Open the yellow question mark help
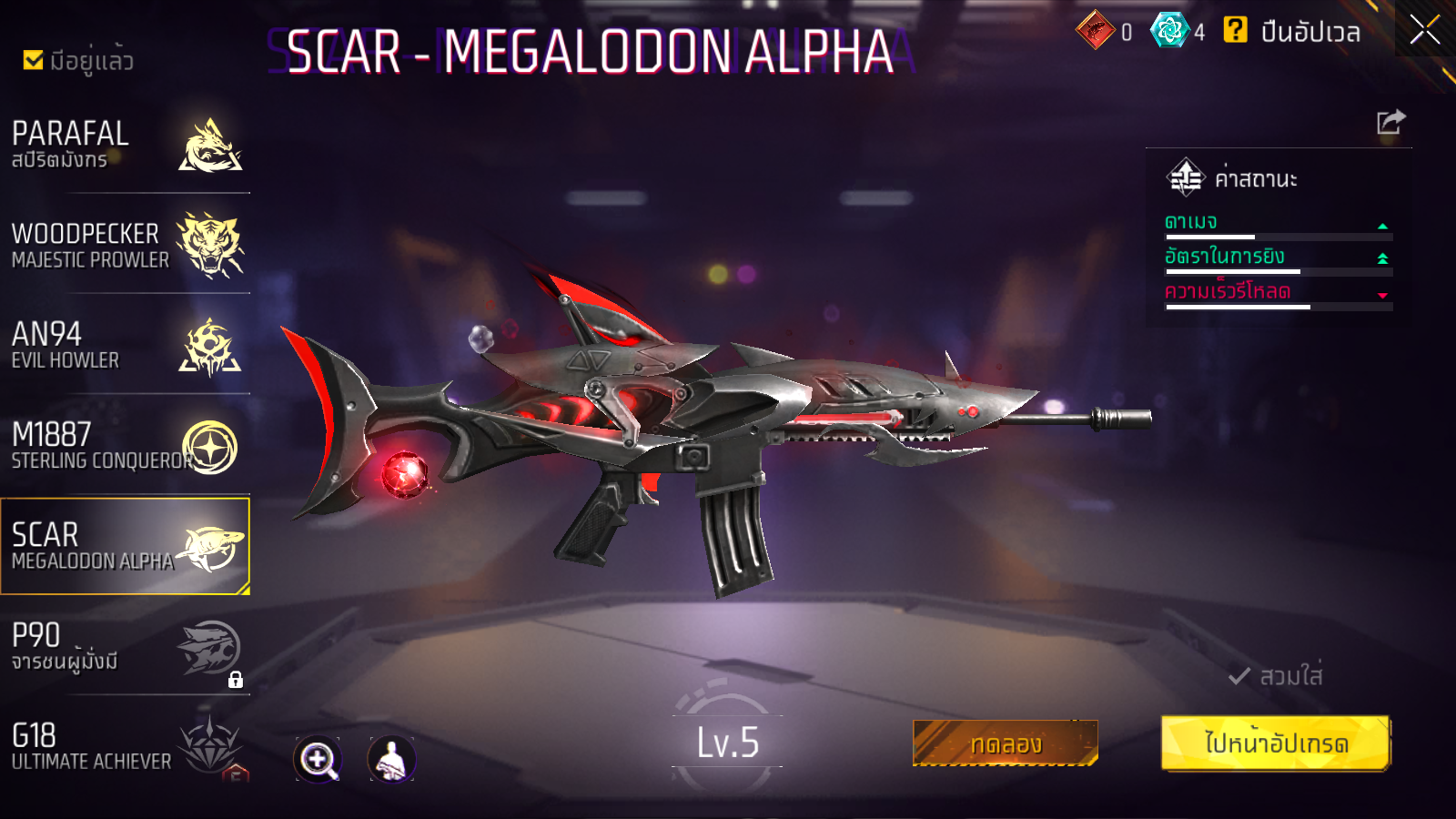Image resolution: width=1456 pixels, height=819 pixels. click(x=1235, y=30)
